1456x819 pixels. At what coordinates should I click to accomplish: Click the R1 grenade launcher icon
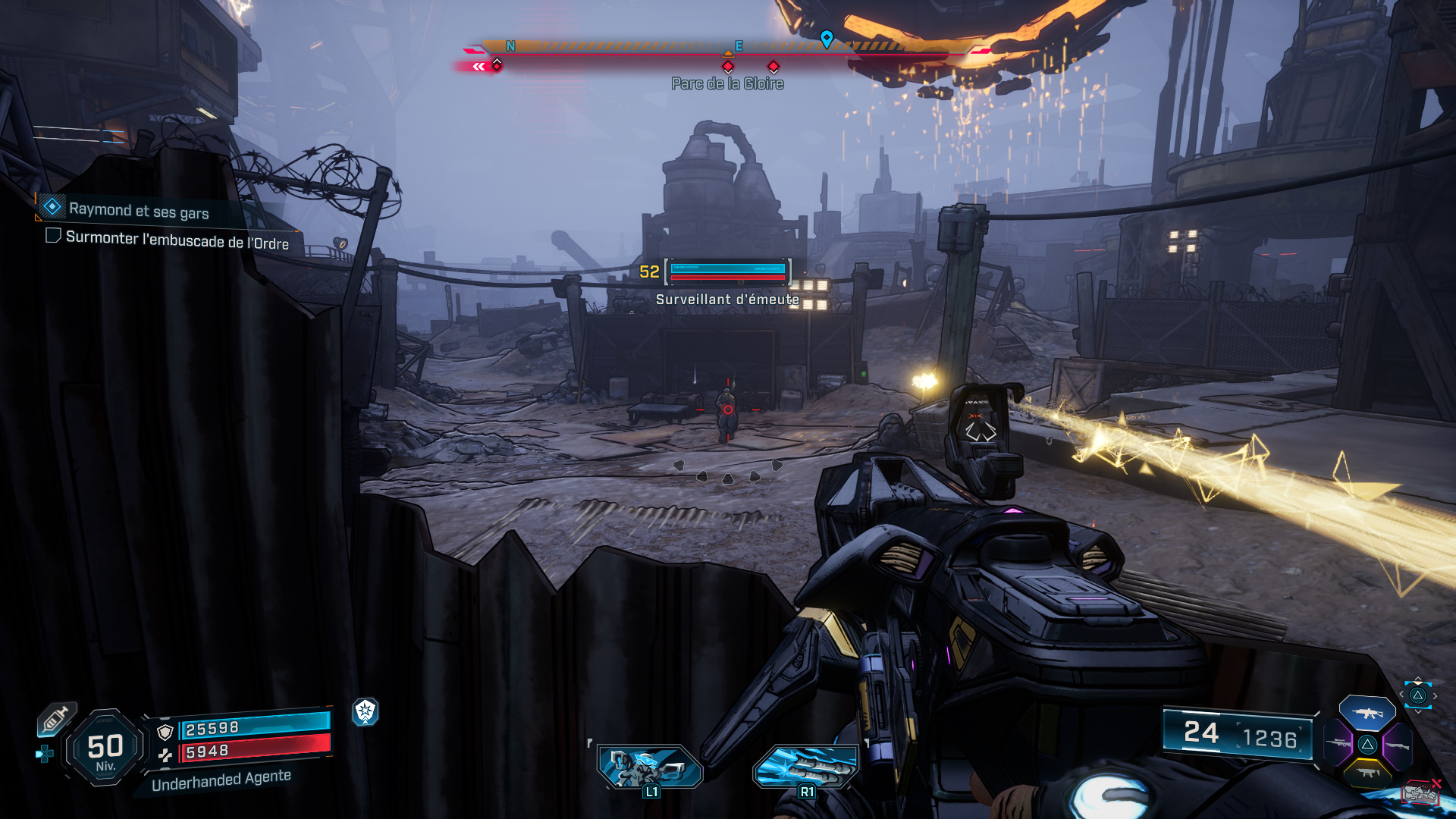coord(806,766)
